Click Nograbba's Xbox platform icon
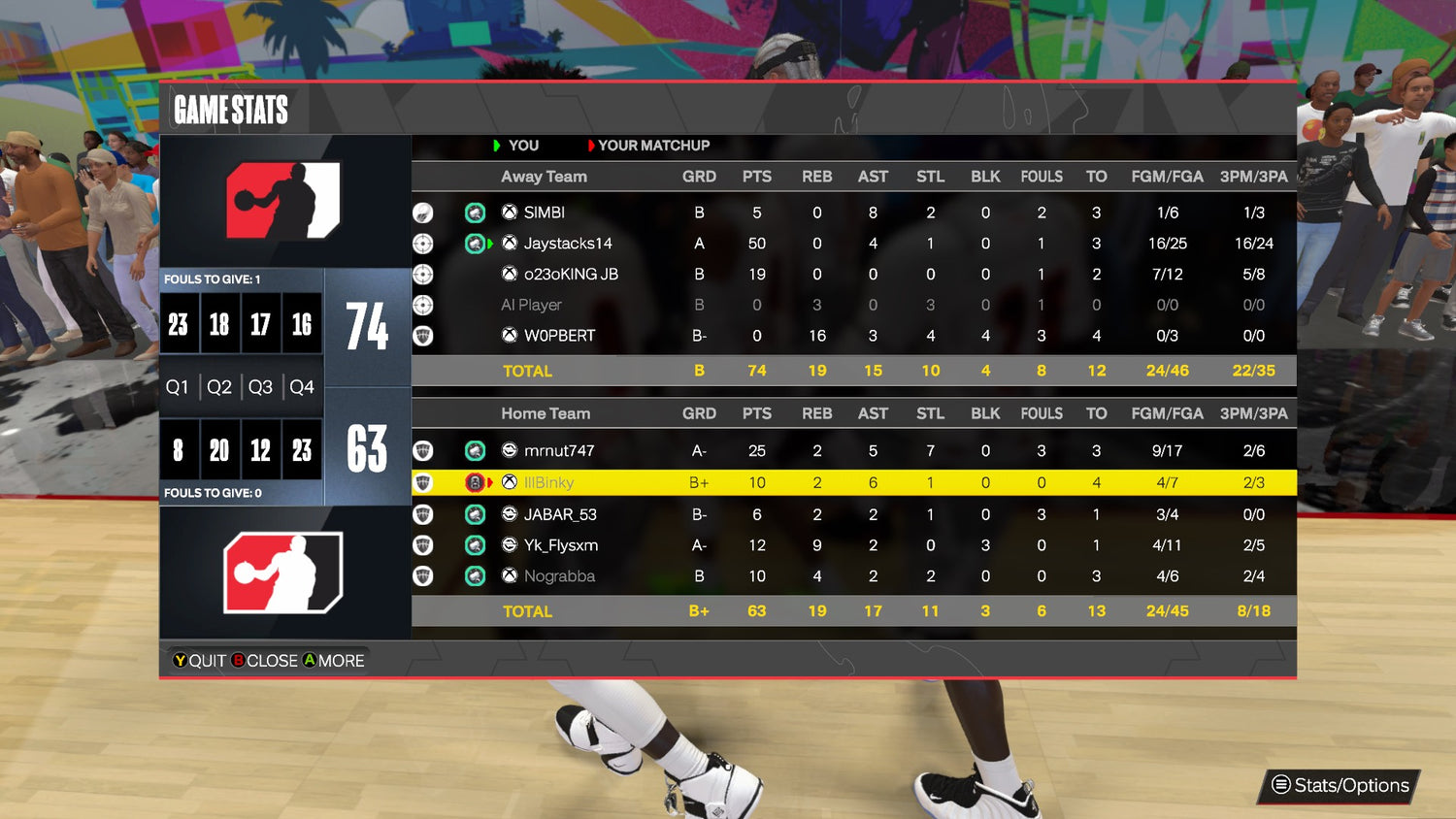The width and height of the screenshot is (1456, 819). (509, 575)
